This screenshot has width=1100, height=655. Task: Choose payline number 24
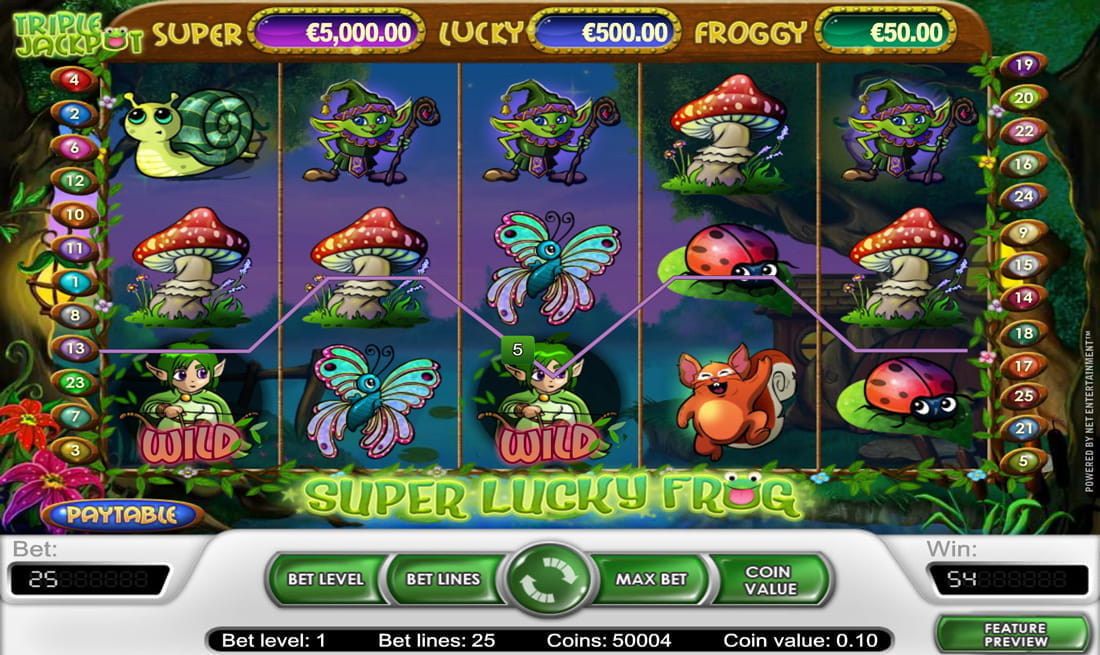1023,197
